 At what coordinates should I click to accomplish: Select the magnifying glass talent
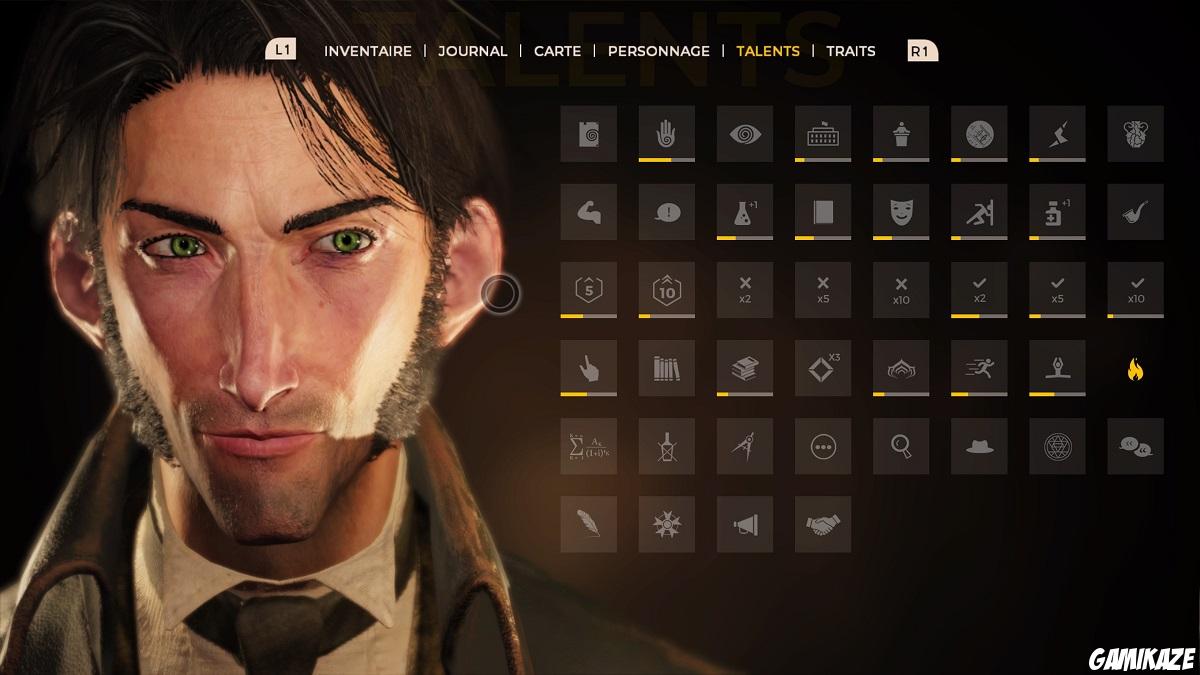(x=901, y=446)
